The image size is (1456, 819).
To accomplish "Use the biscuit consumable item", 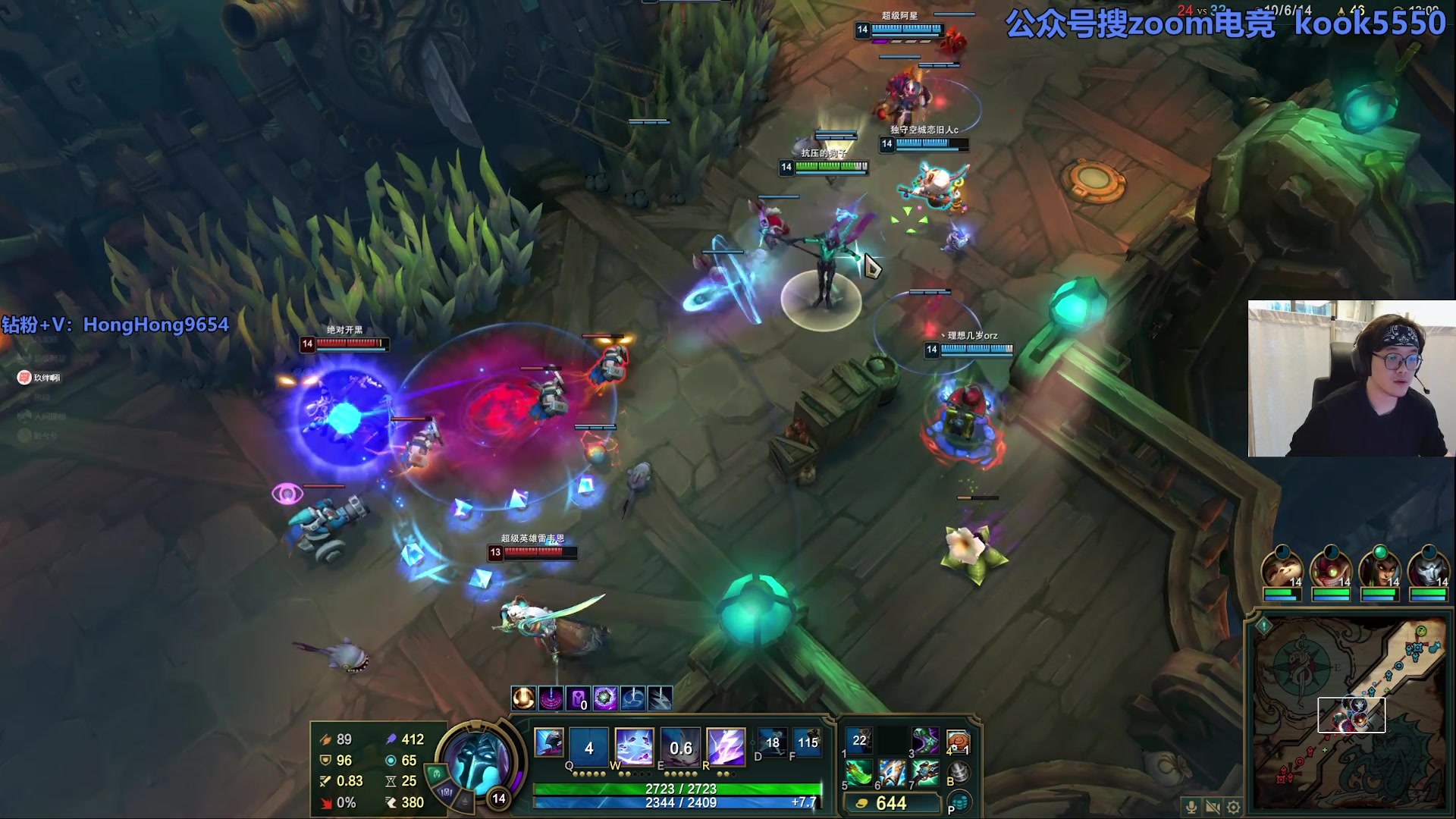I will (958, 741).
